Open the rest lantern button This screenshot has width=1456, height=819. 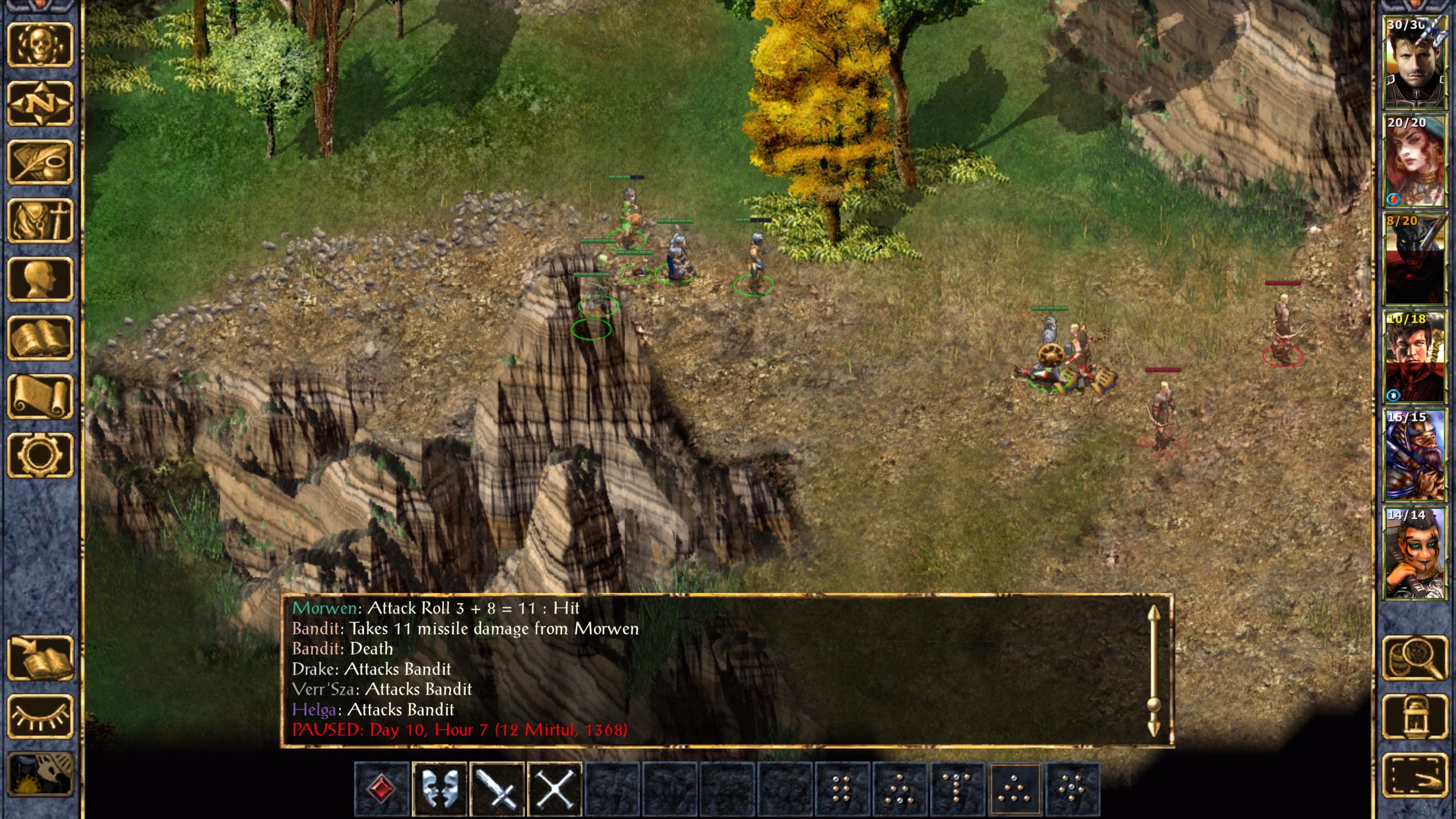tap(1414, 717)
